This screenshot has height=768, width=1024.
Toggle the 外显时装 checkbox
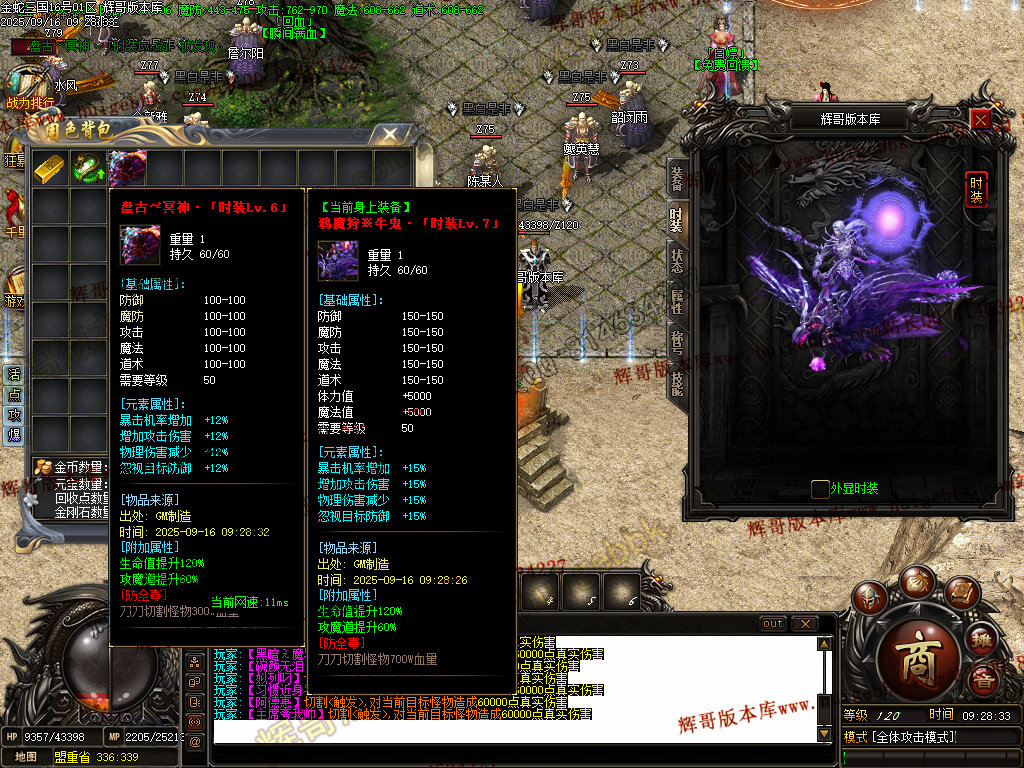click(x=820, y=489)
